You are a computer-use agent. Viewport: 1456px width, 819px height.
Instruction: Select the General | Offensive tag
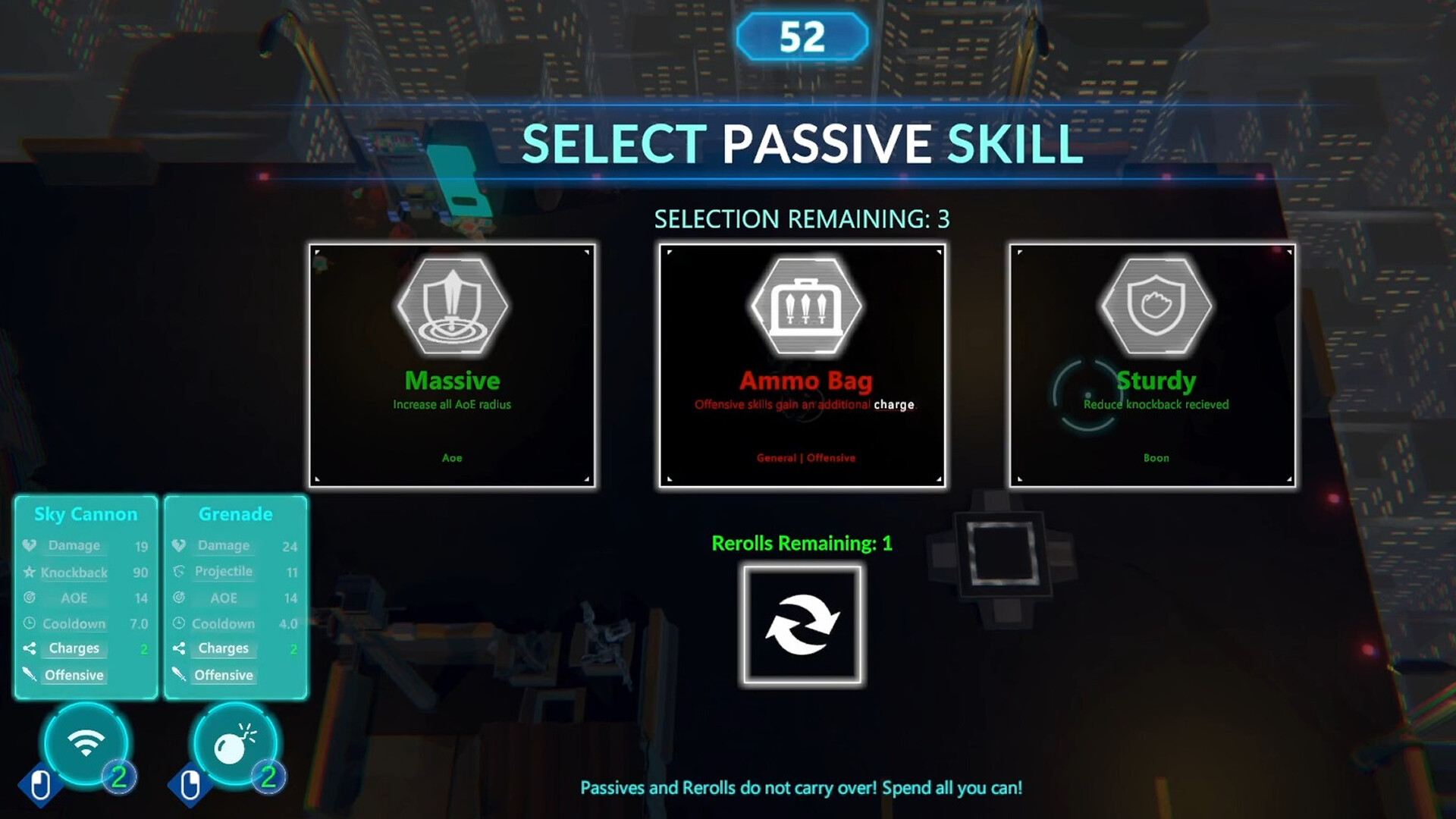tap(804, 457)
